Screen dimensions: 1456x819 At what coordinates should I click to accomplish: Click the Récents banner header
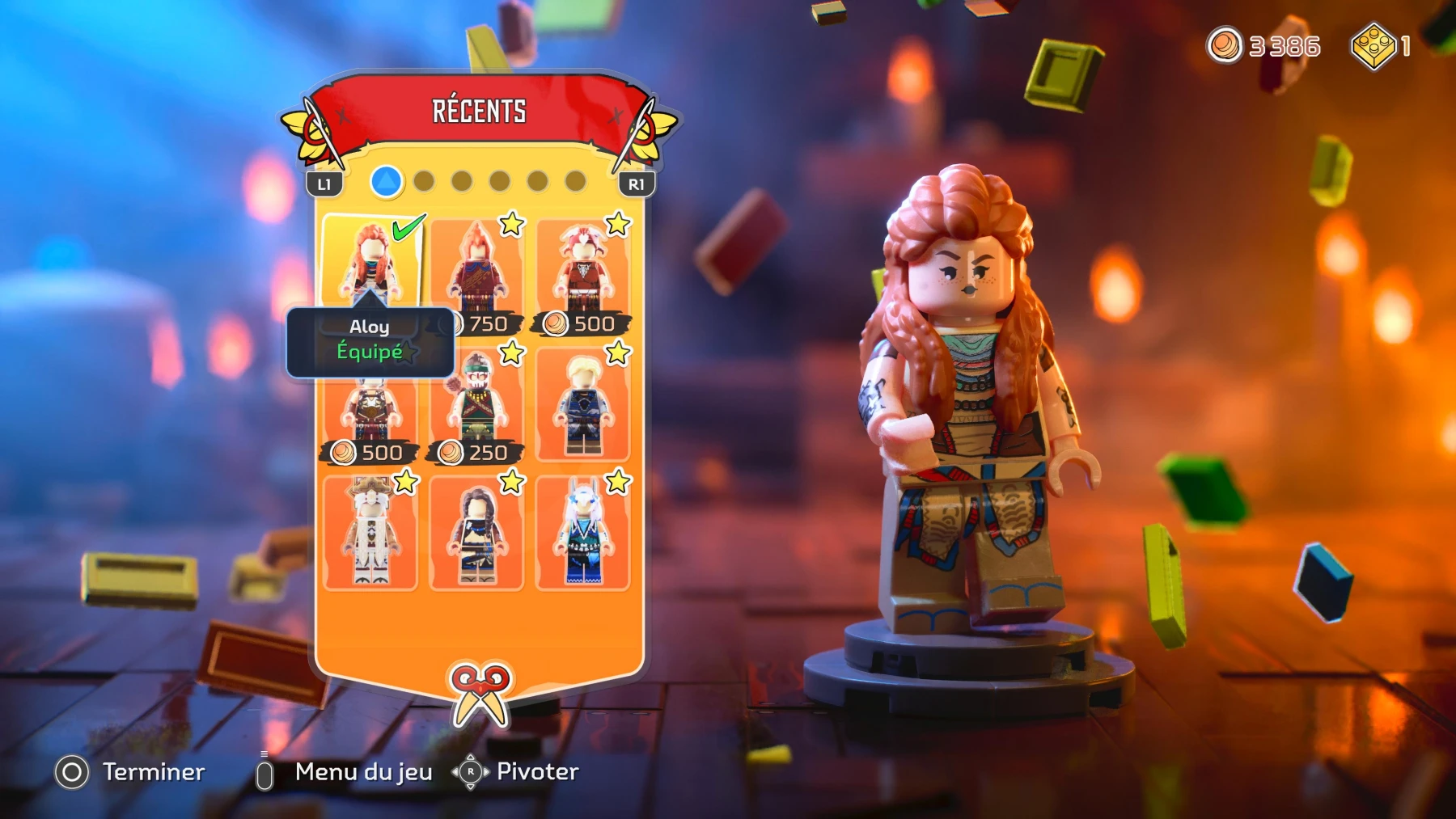pyautogui.click(x=479, y=111)
